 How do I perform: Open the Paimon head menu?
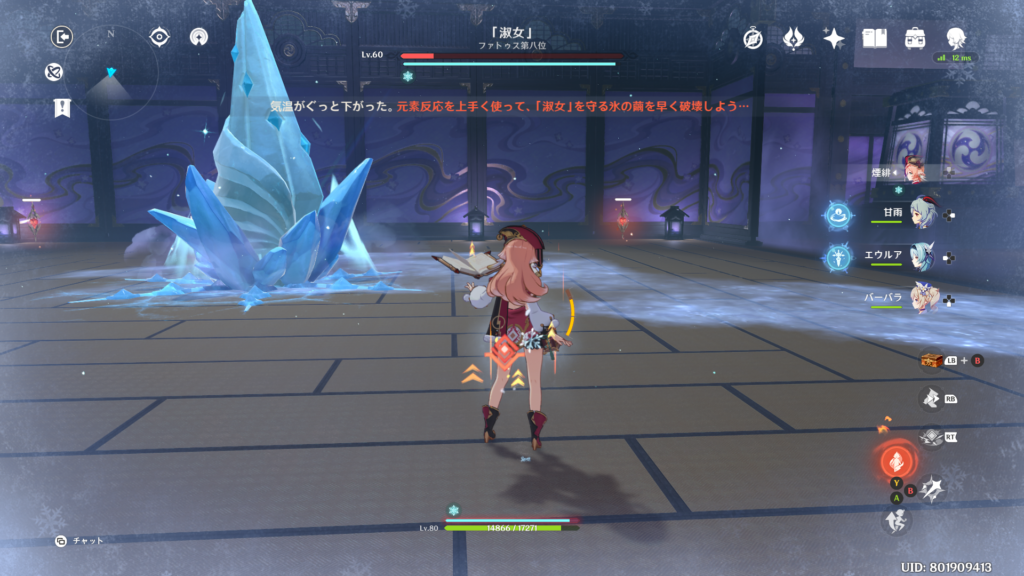(x=956, y=39)
